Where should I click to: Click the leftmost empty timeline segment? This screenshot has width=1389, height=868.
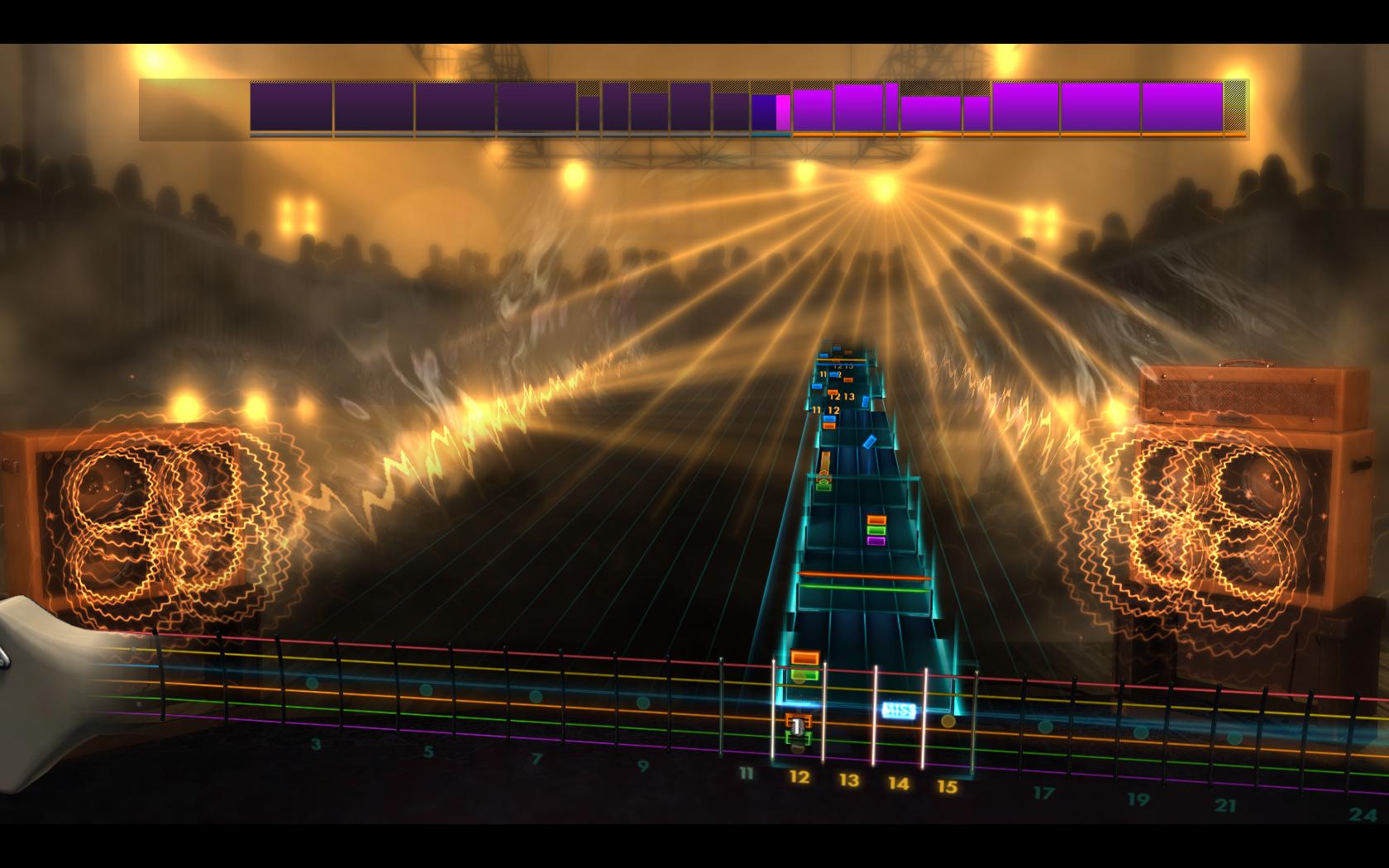pyautogui.click(x=190, y=107)
